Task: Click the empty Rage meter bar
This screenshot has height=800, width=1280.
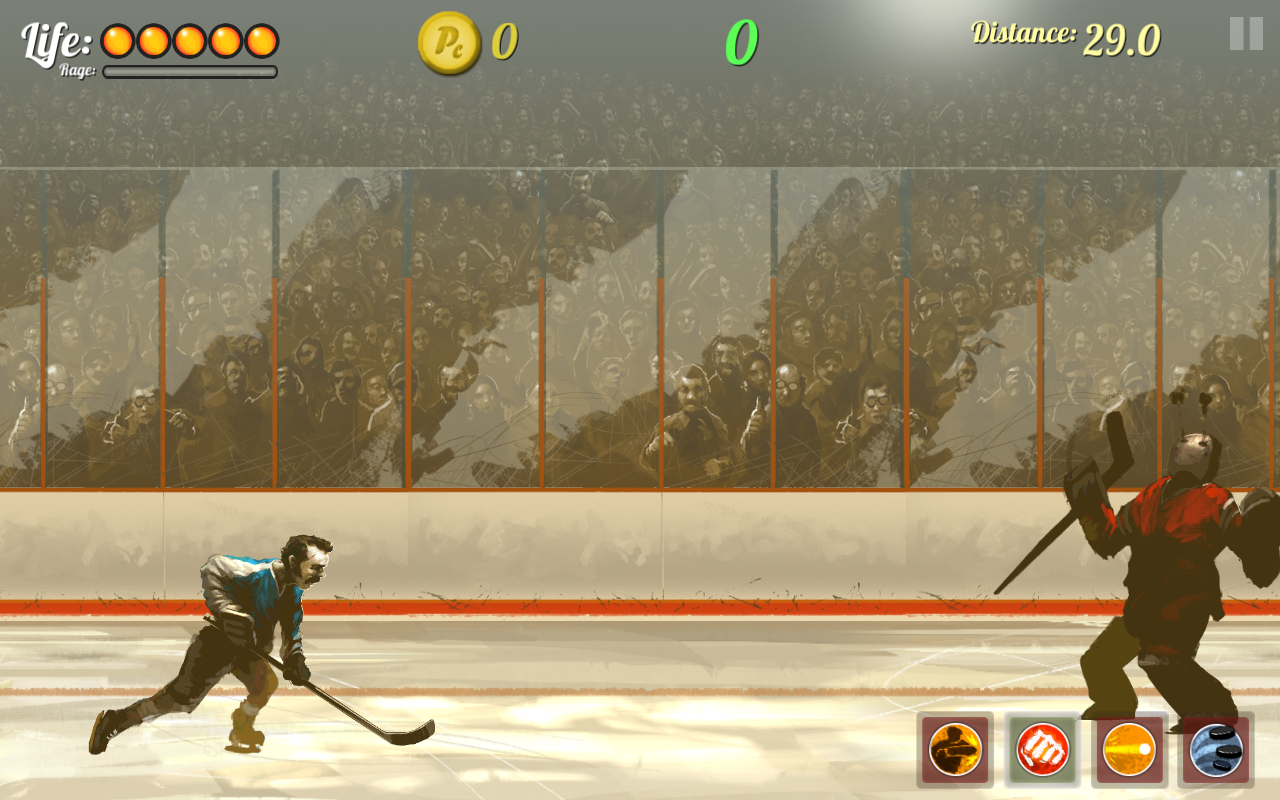Action: coord(188,71)
